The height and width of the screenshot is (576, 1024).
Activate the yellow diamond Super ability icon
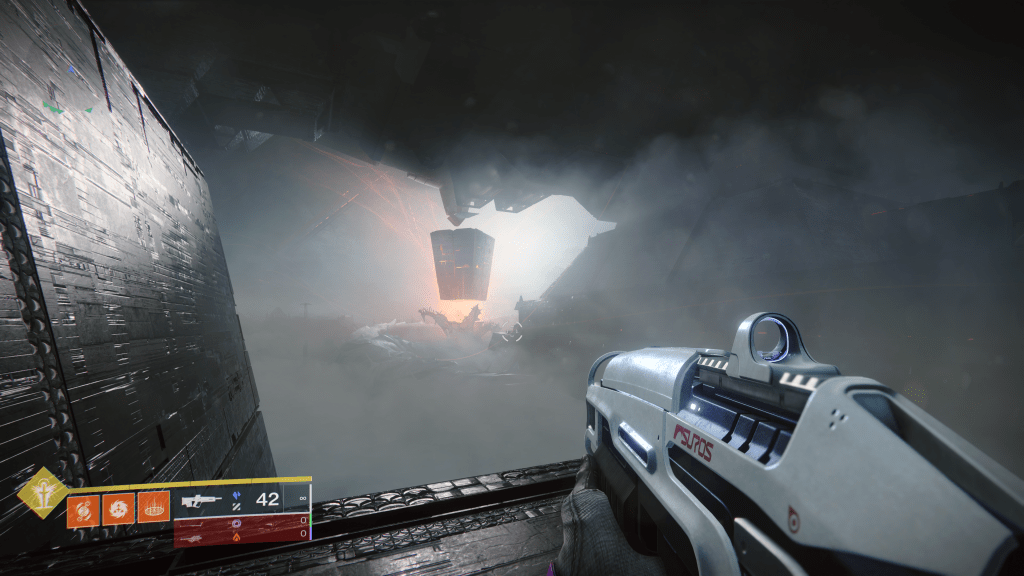(43, 493)
